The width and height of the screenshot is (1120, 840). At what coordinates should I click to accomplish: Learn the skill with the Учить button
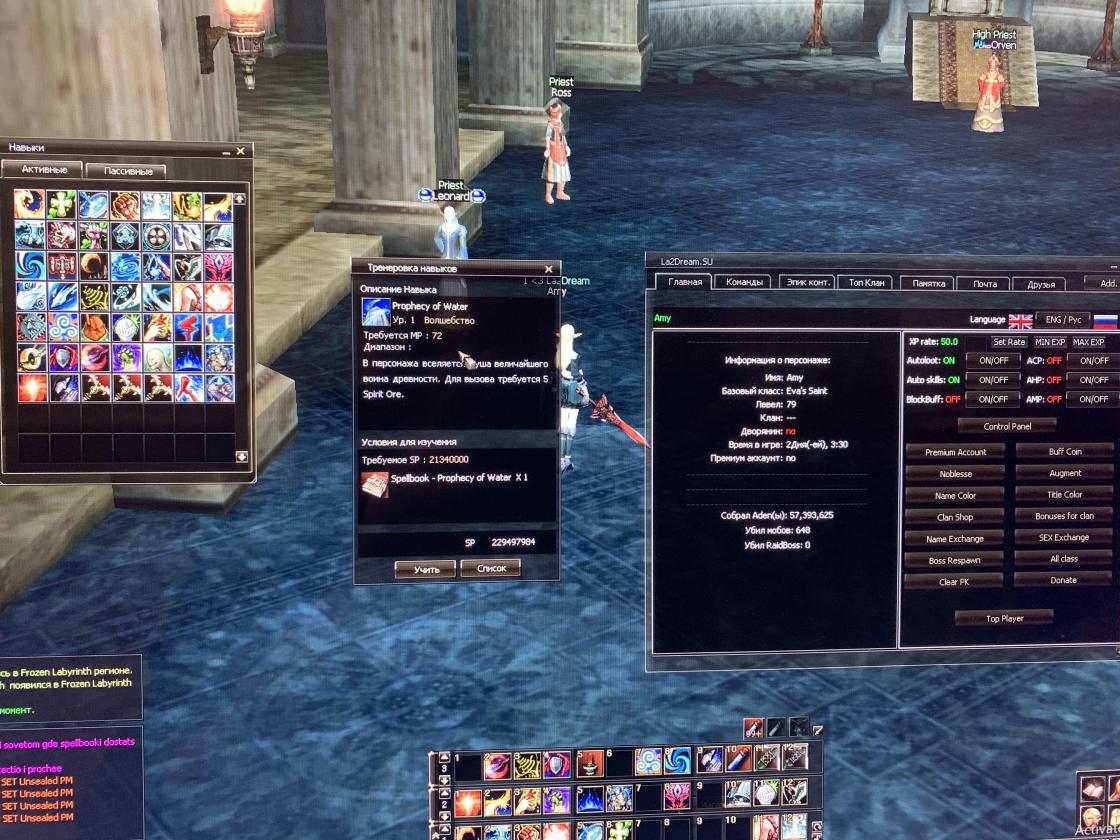(425, 569)
